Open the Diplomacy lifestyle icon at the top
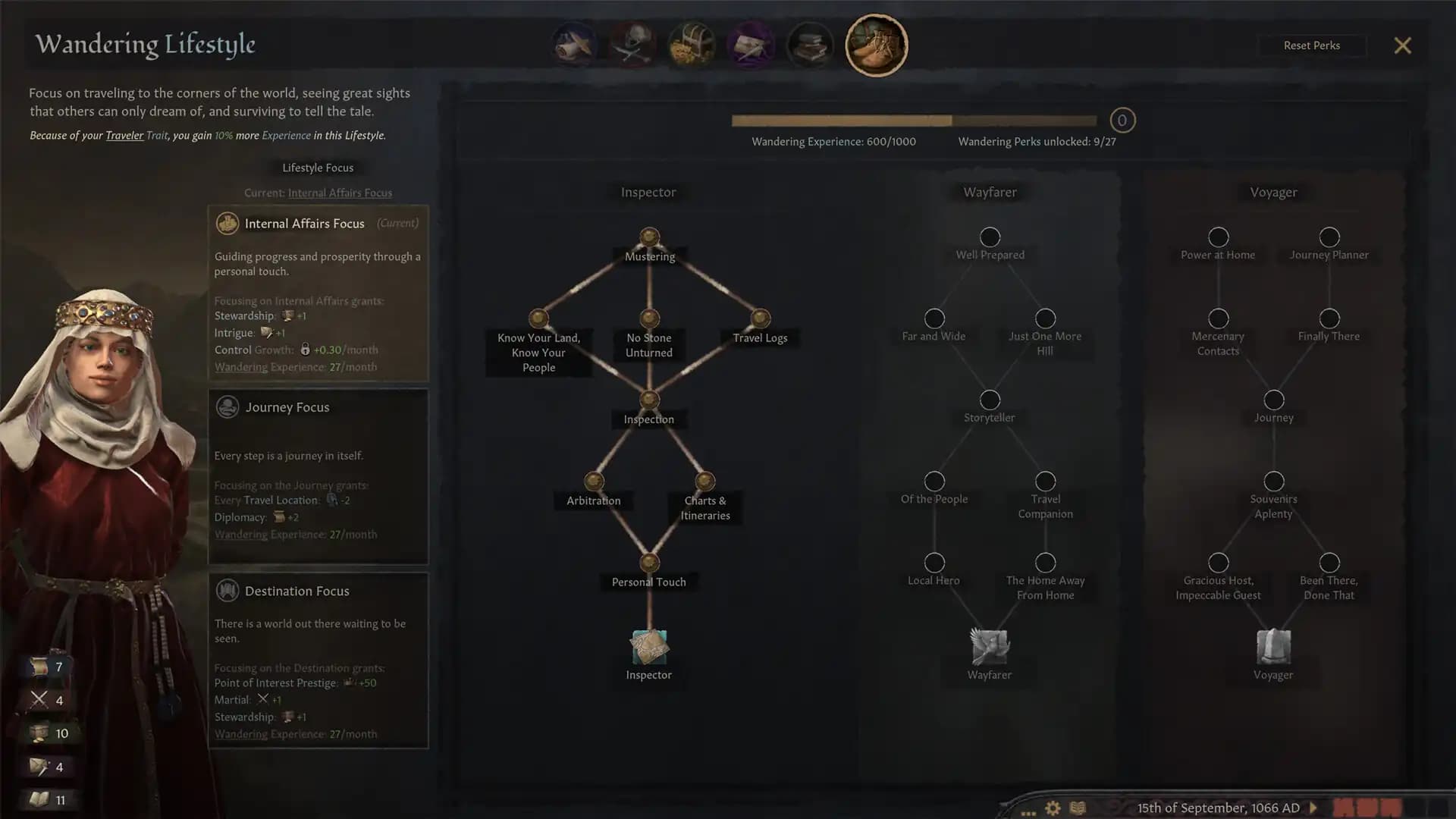The width and height of the screenshot is (1456, 819). tap(574, 45)
